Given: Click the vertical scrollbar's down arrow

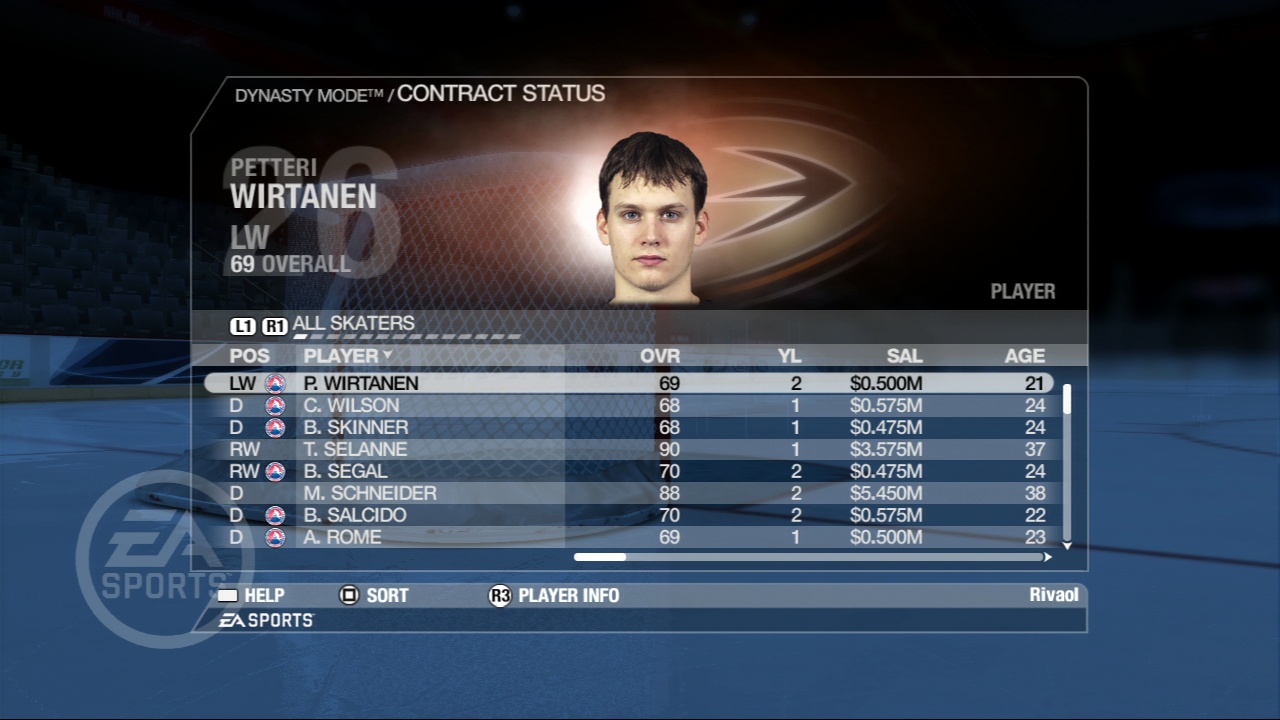Looking at the screenshot, I should click(x=1067, y=545).
